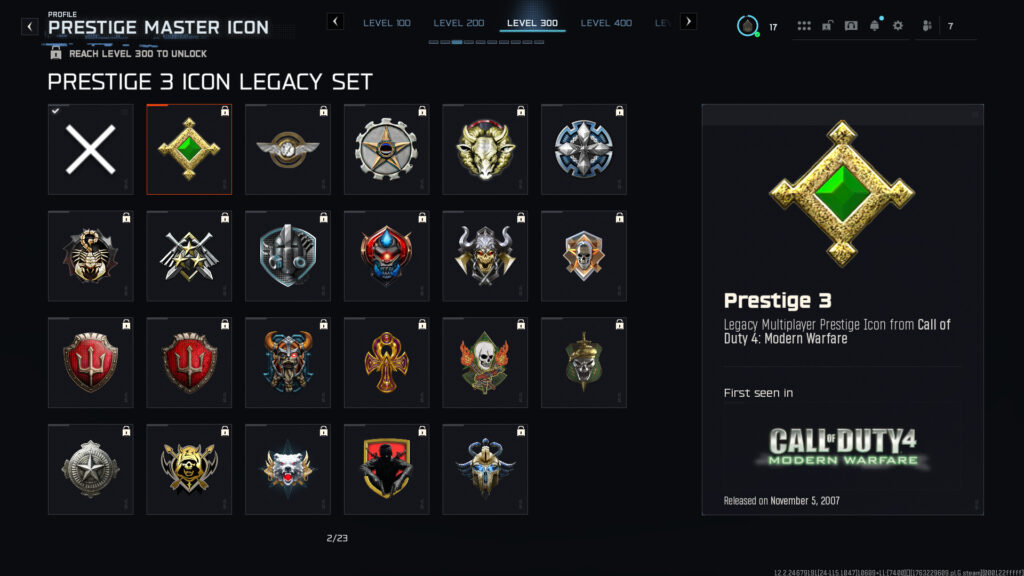Viewport: 1024px width, 576px height.
Task: Click the player profile rank emblem
Action: (x=747, y=26)
